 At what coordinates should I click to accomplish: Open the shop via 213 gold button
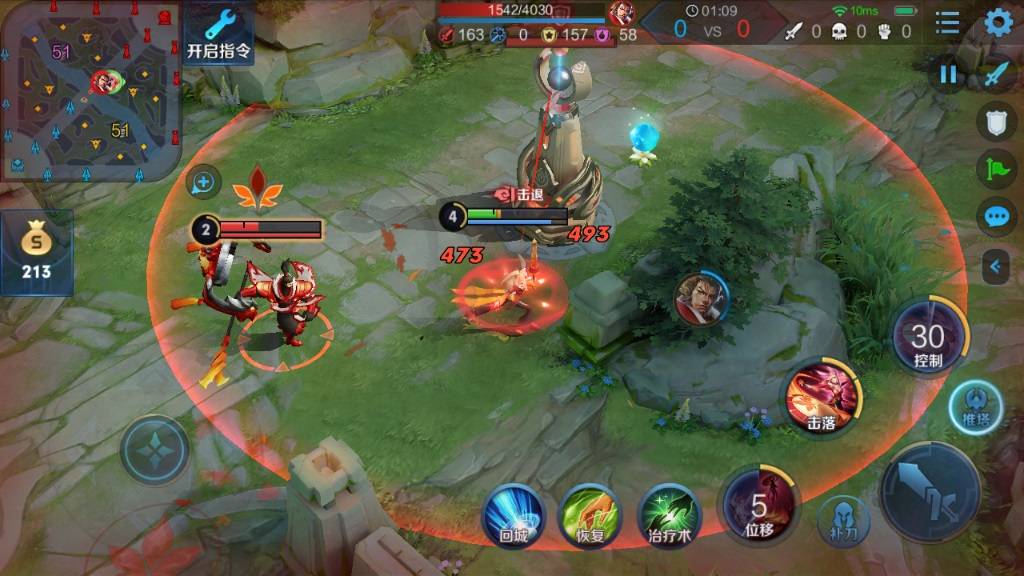[36, 252]
